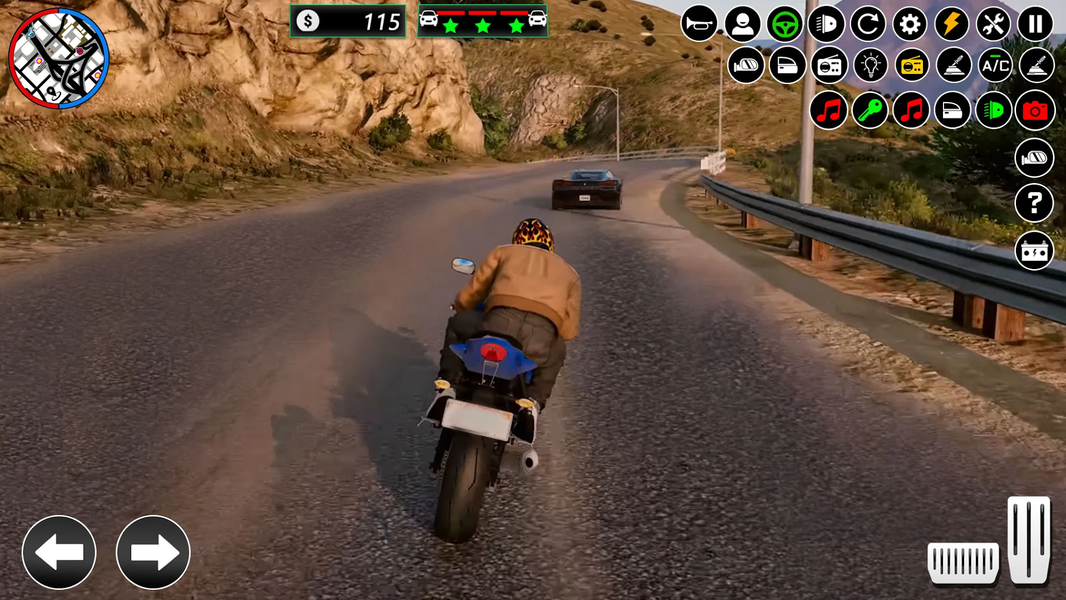Honk the horn button
1066x600 pixels.
point(700,23)
